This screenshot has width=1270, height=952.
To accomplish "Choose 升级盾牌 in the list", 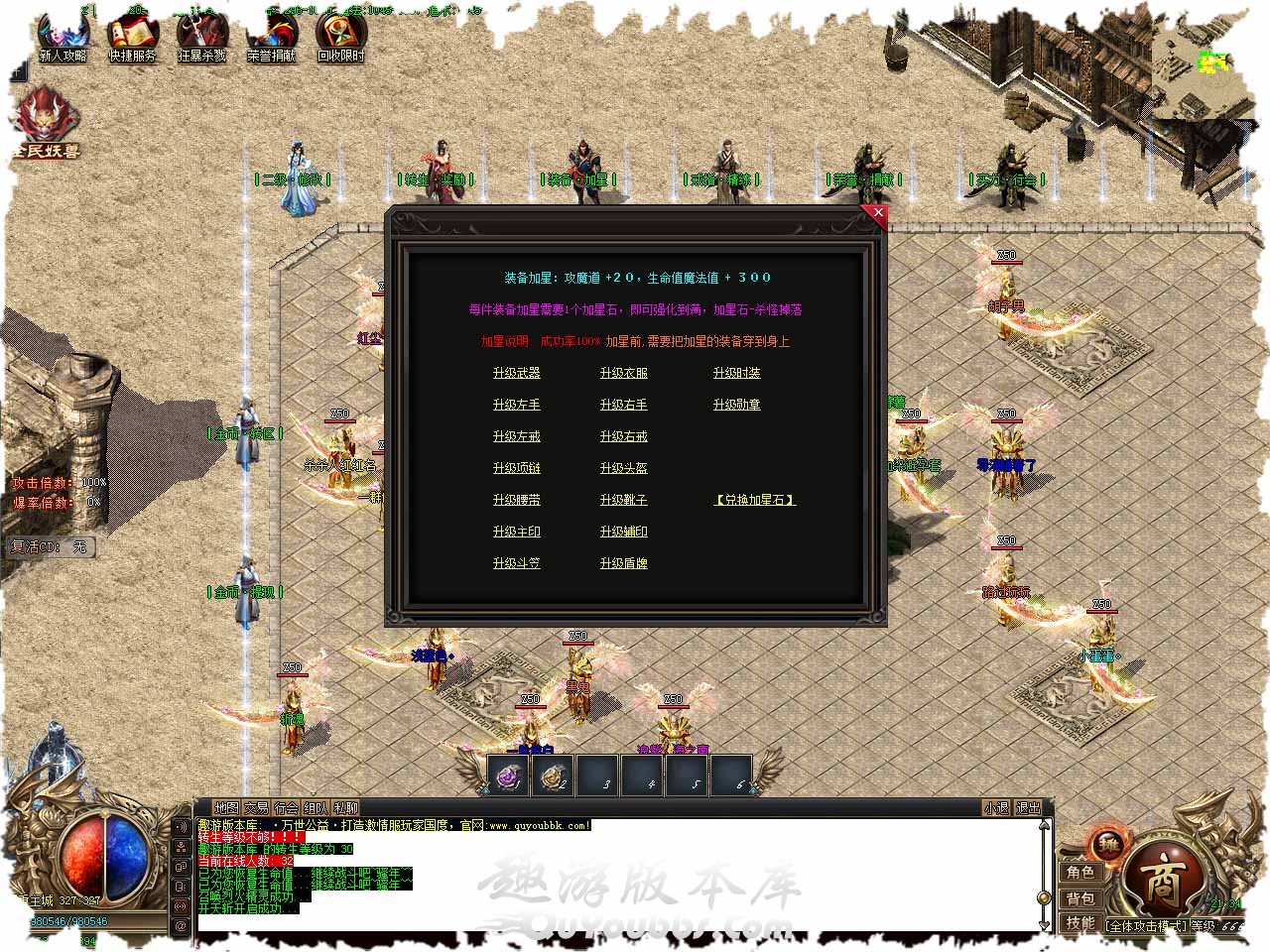I will (623, 563).
